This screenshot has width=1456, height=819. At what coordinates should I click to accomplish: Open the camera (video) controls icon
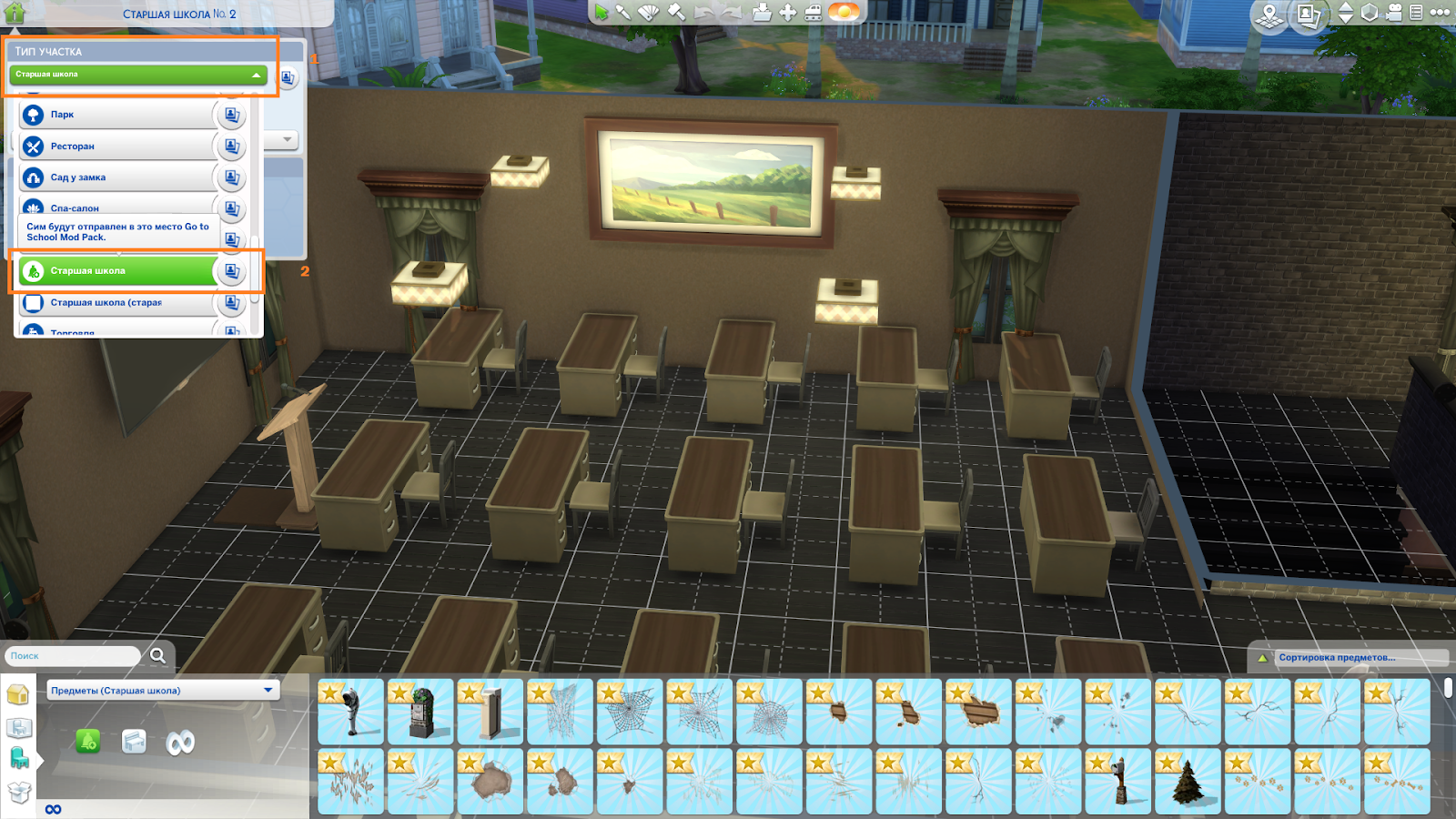1393,14
